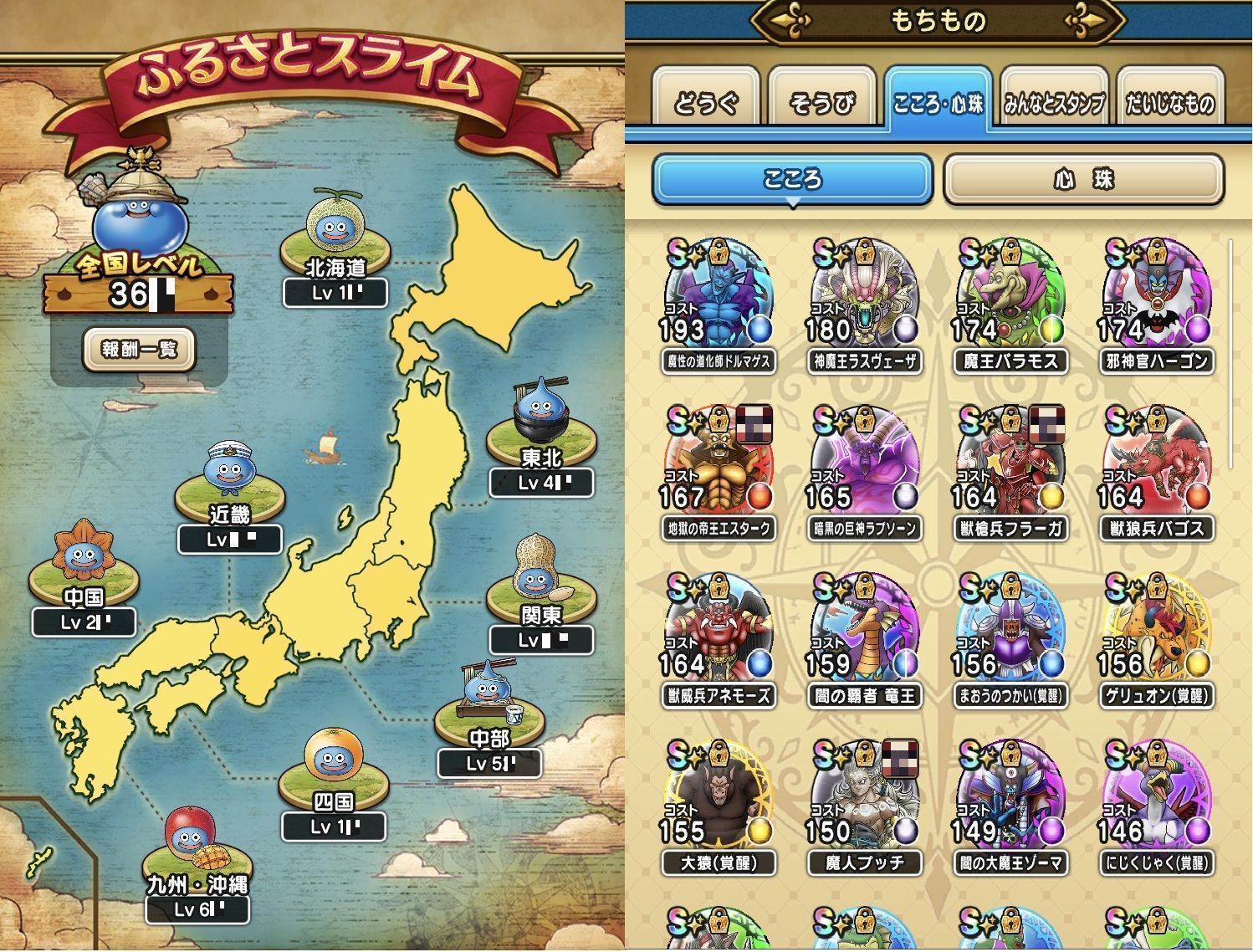
Task: Open the 報酬一覧 rewards list
Action: (x=139, y=349)
